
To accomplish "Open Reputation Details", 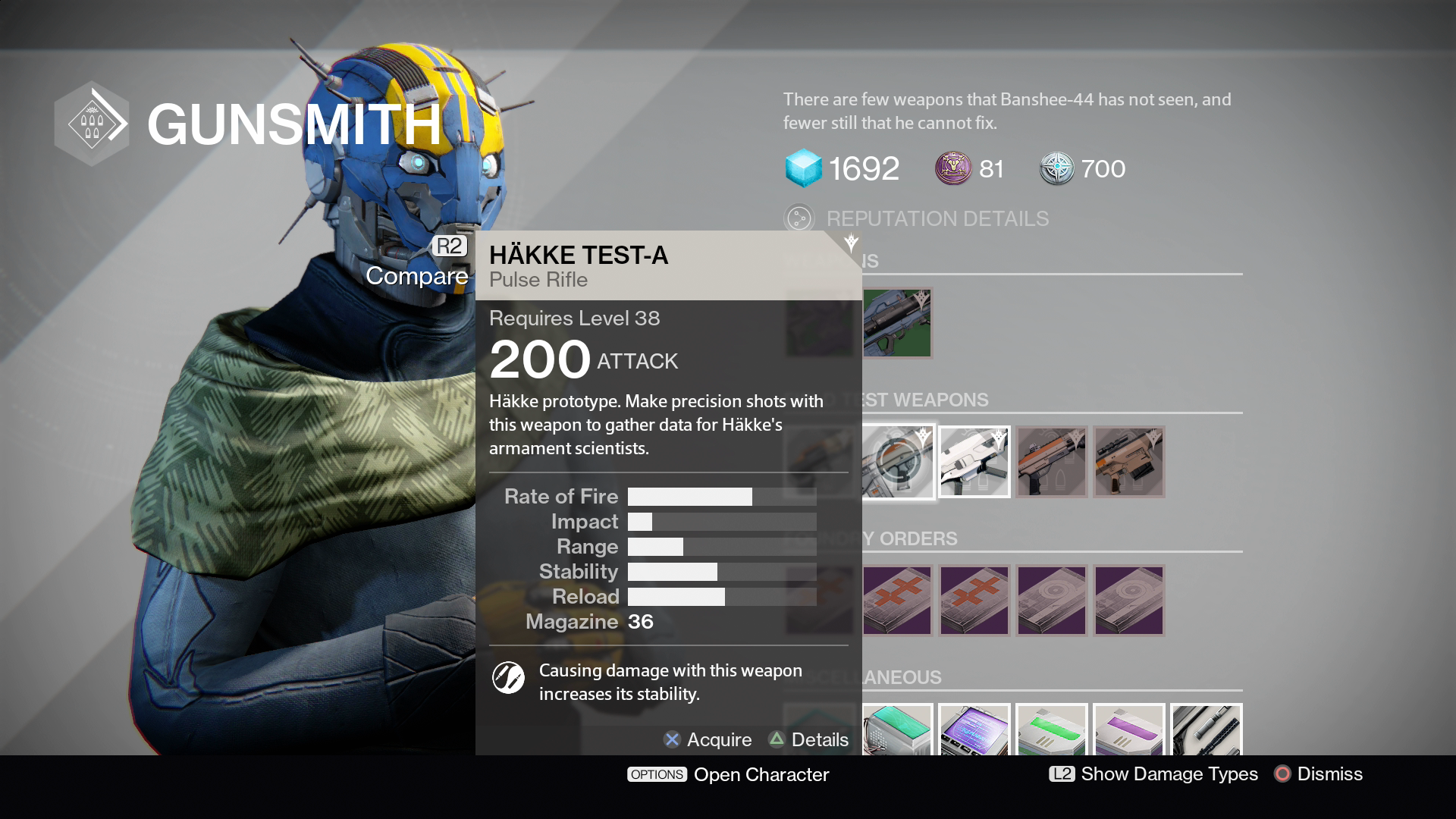I will click(937, 219).
